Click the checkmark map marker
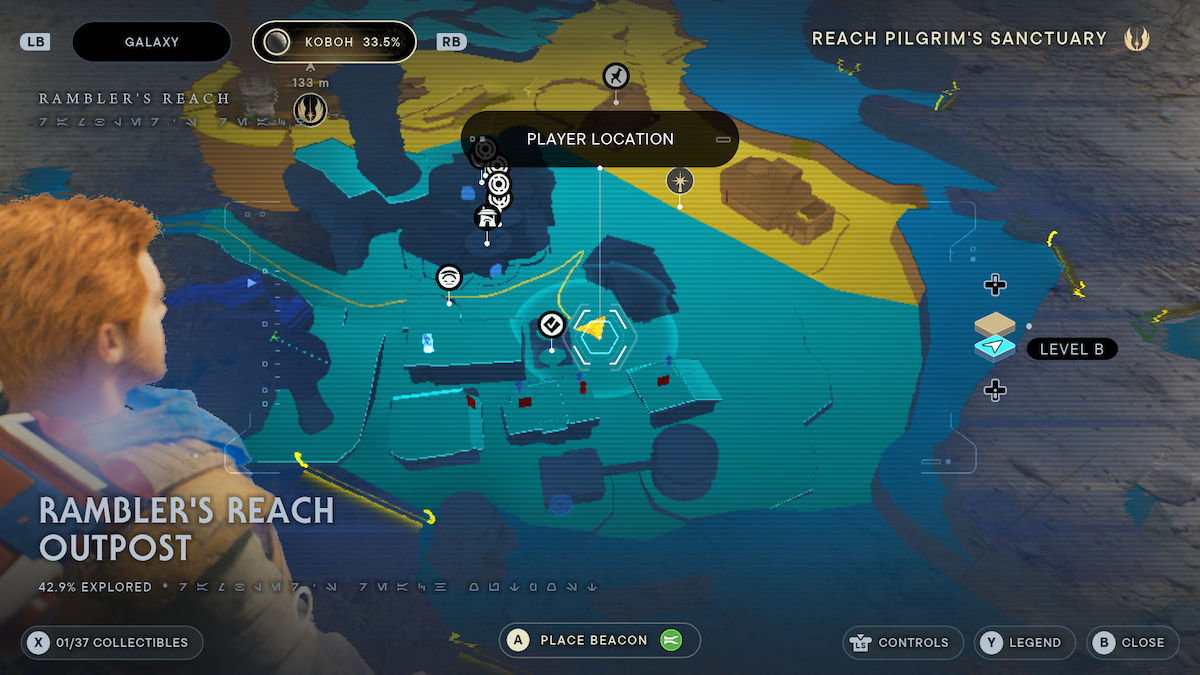Viewport: 1200px width, 675px height. tap(551, 324)
